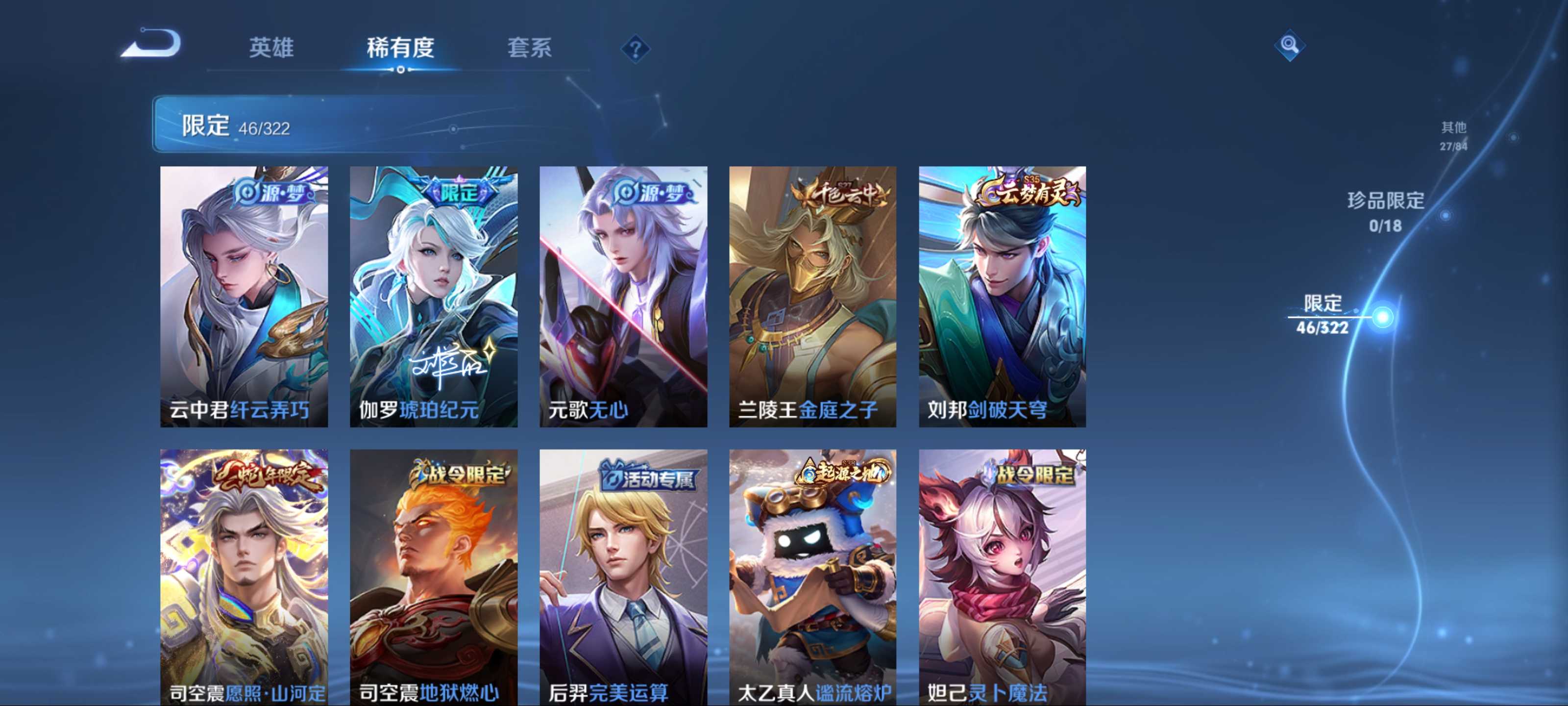
Task: Choose the 太乙真人 谧流熔炉 skin card
Action: point(812,577)
